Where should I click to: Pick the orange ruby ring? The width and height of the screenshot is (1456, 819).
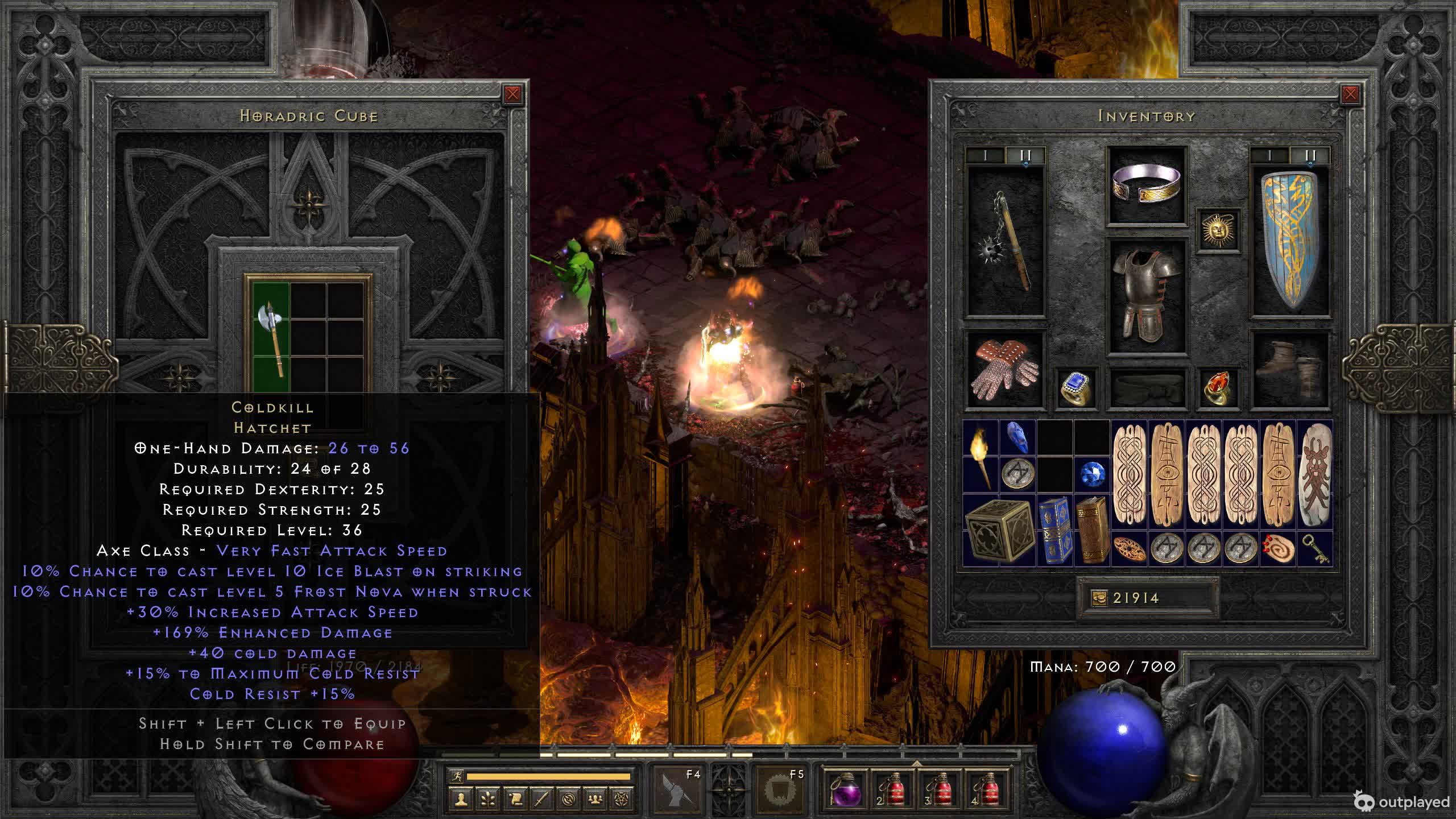click(1218, 388)
